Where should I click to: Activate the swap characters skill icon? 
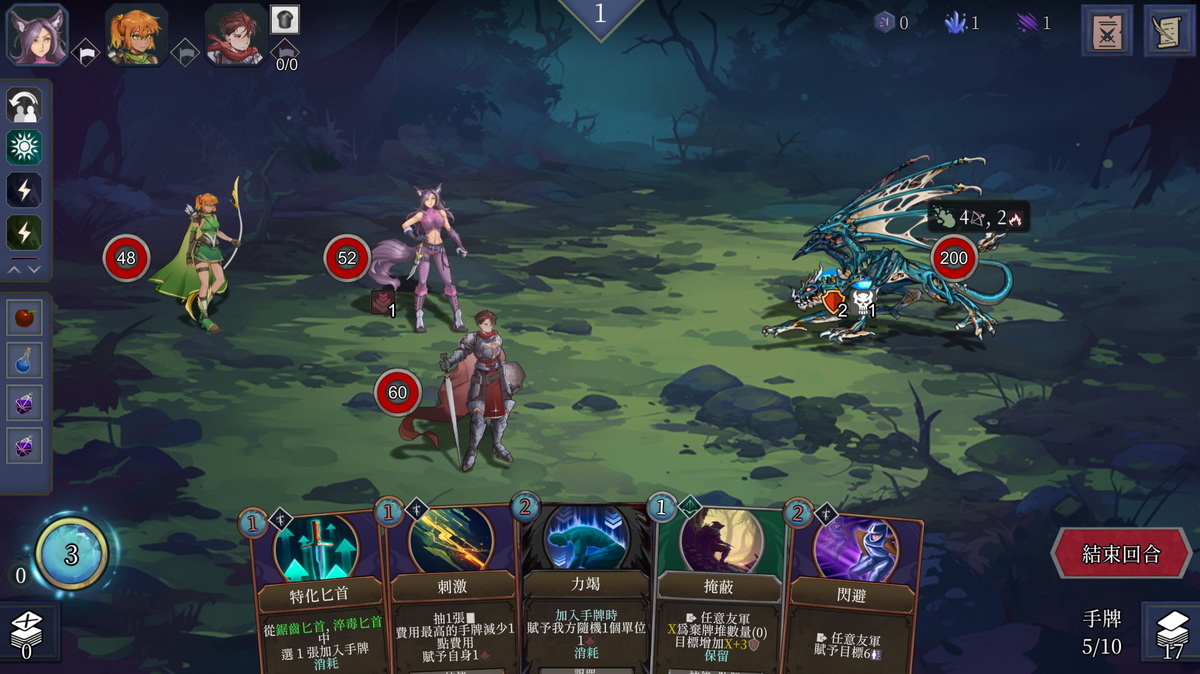[24, 105]
